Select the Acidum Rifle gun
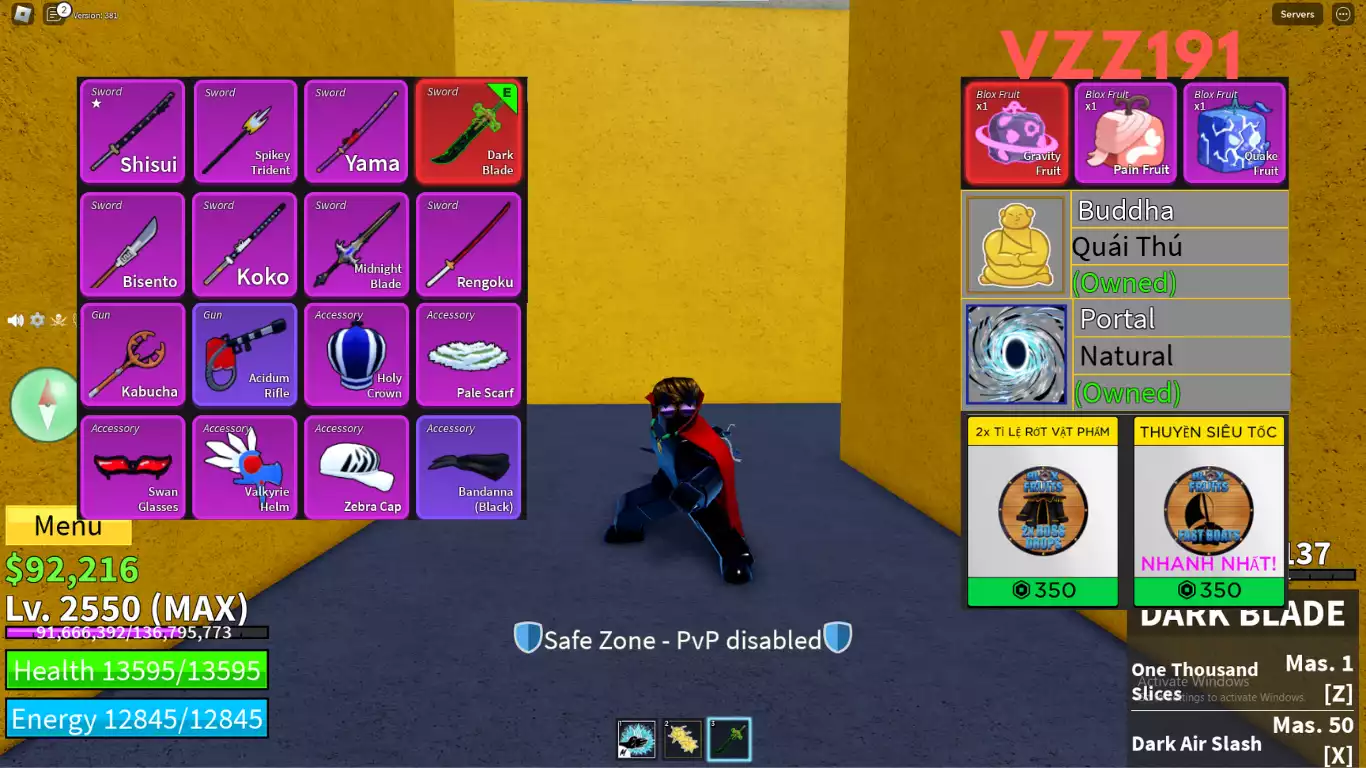Screen dimensions: 1366x768 (x=245, y=355)
